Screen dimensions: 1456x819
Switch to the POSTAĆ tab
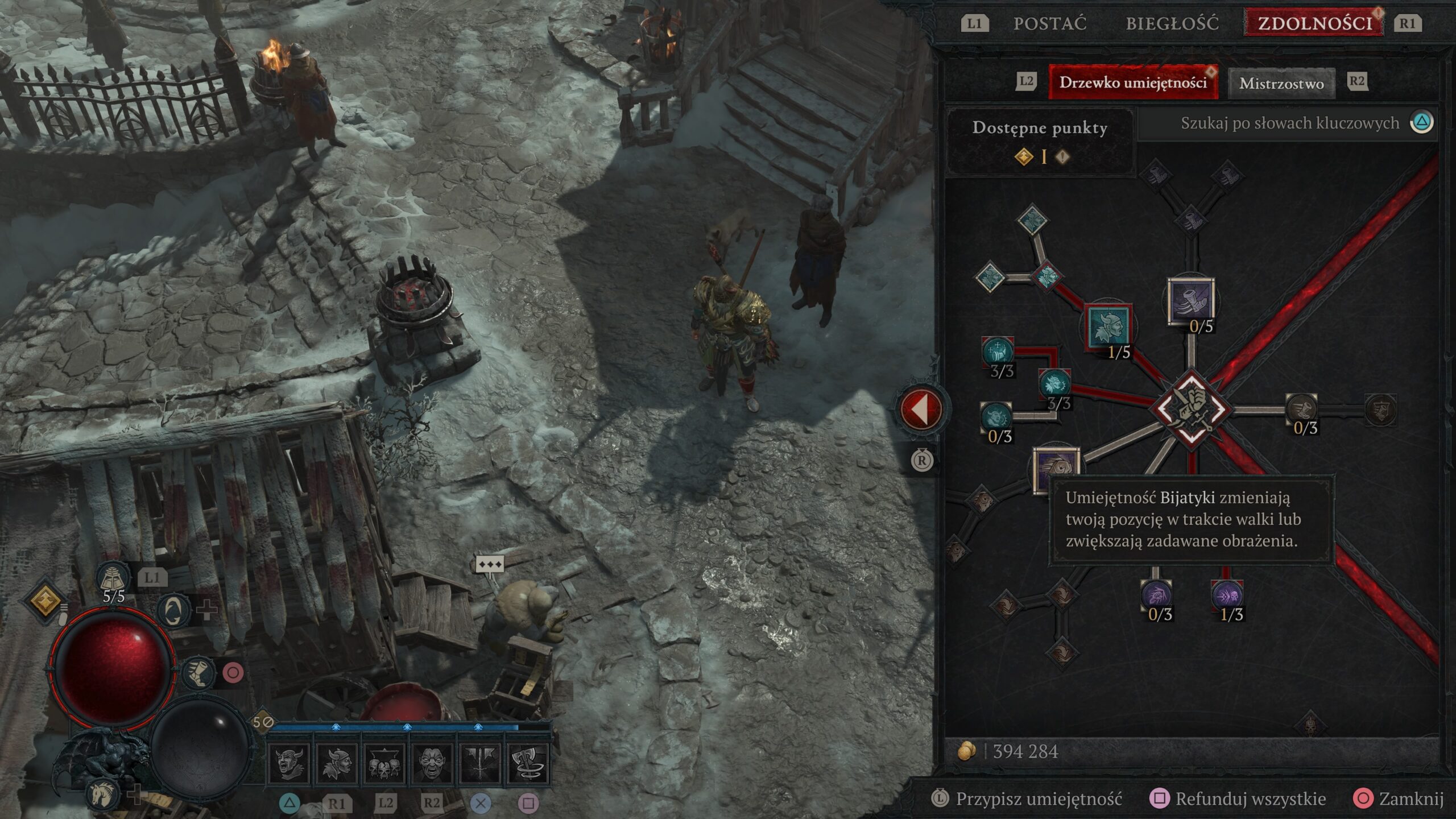(x=1049, y=24)
